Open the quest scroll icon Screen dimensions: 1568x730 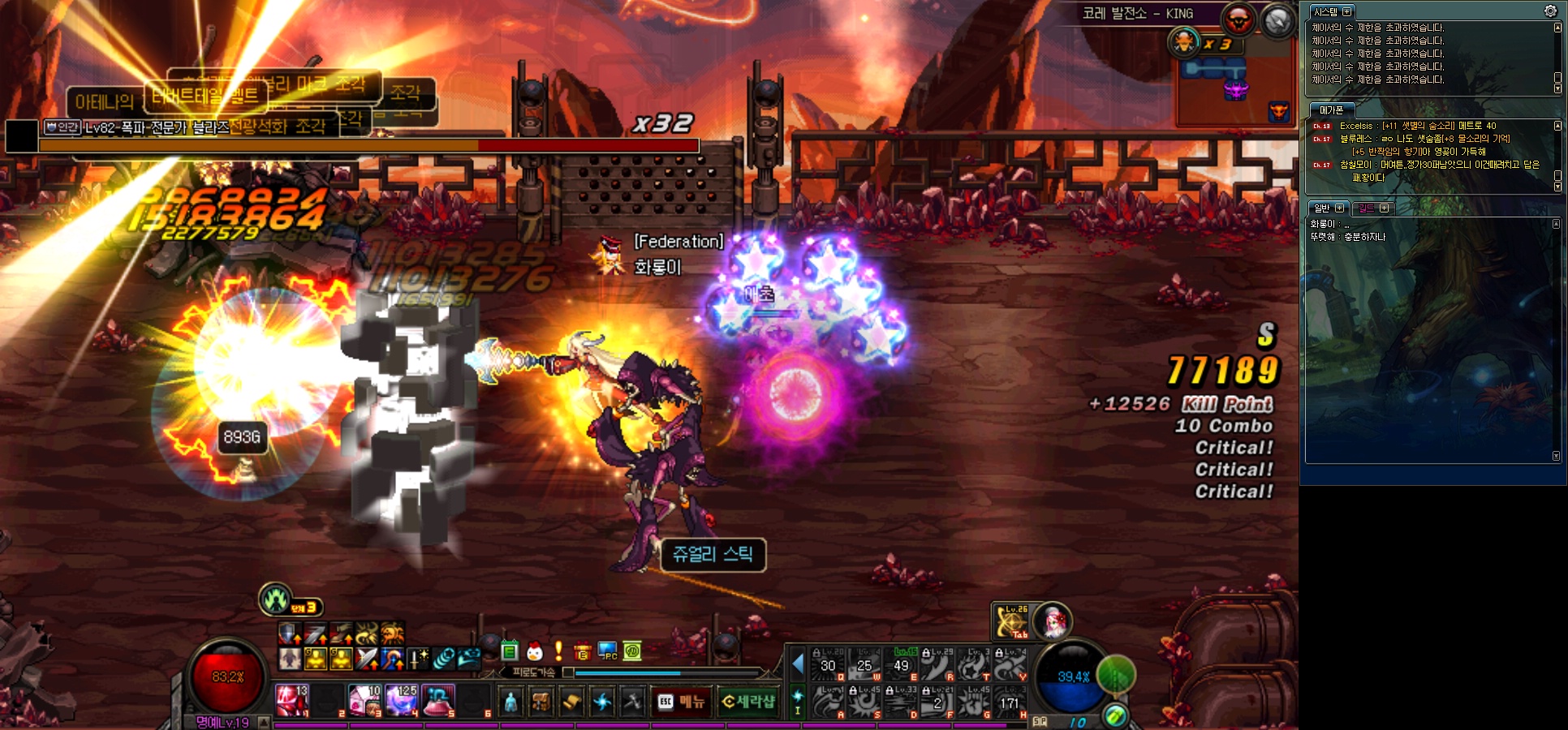571,702
